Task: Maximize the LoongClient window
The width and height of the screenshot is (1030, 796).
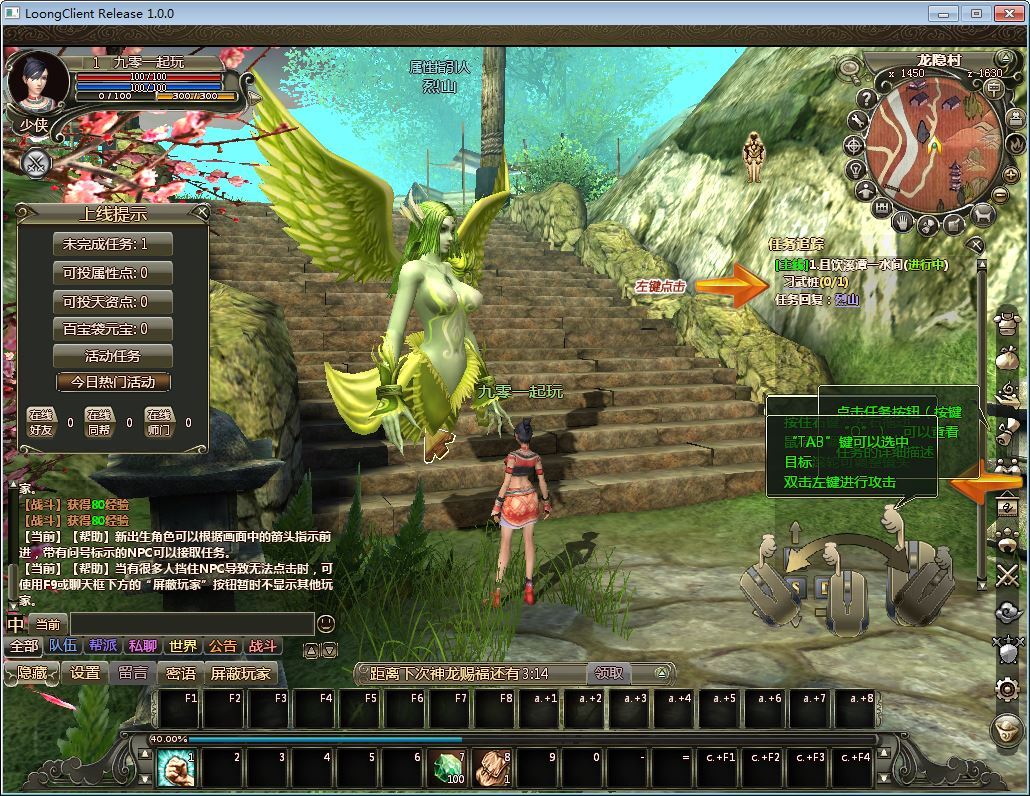Action: 977,14
